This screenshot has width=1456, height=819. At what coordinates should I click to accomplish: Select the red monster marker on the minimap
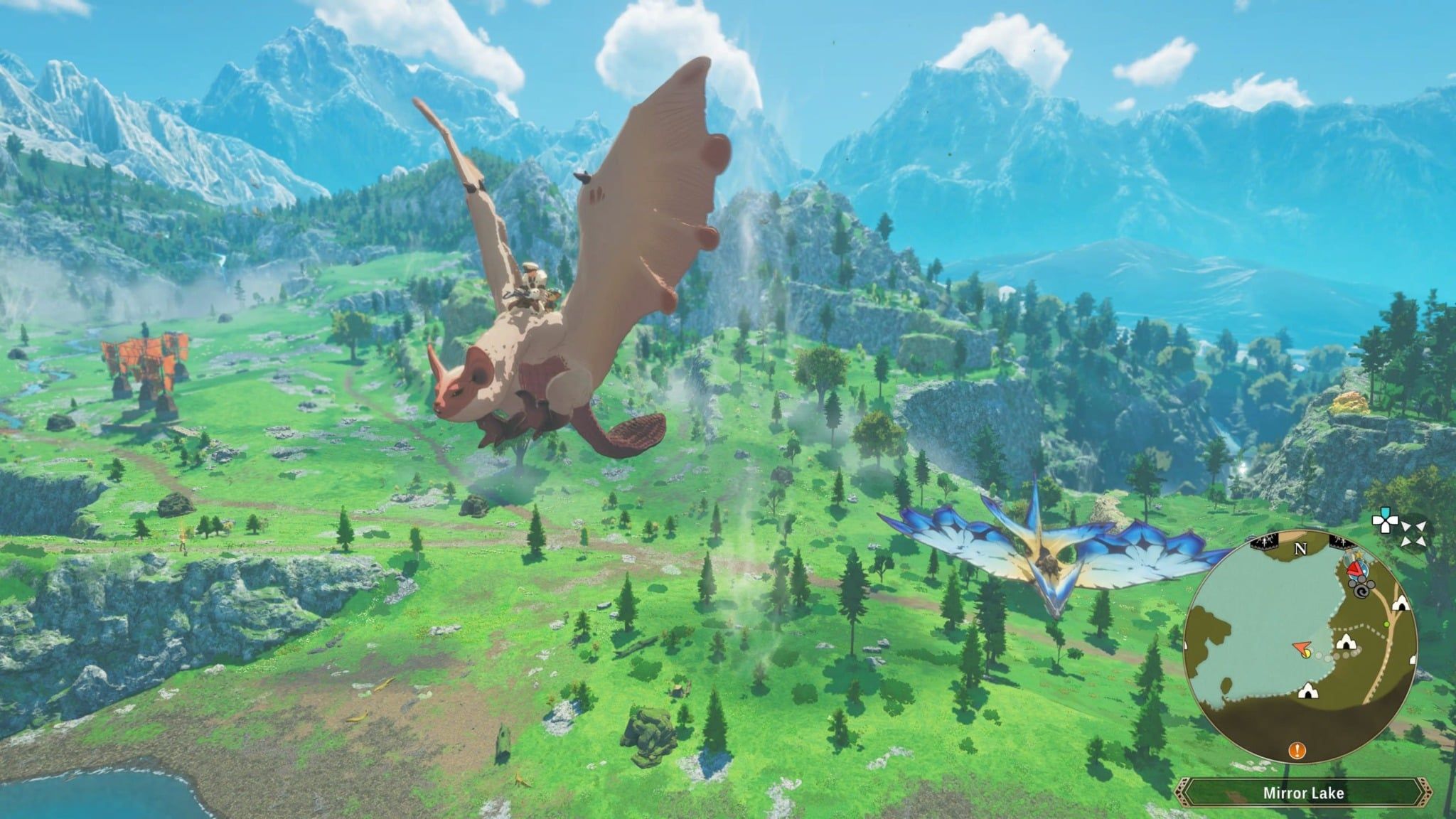pyautogui.click(x=1355, y=569)
